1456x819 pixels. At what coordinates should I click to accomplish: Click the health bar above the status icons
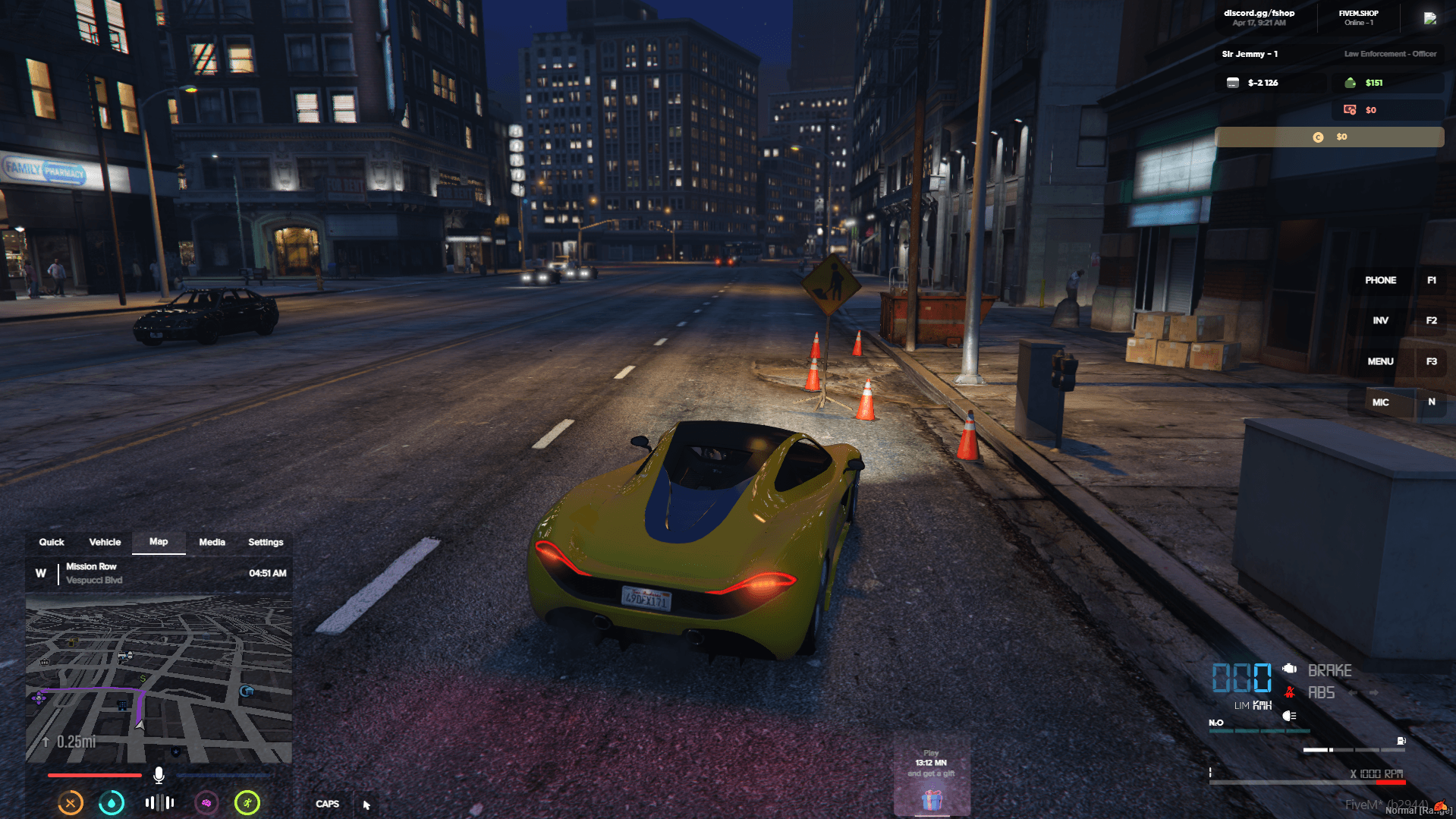coord(94,775)
